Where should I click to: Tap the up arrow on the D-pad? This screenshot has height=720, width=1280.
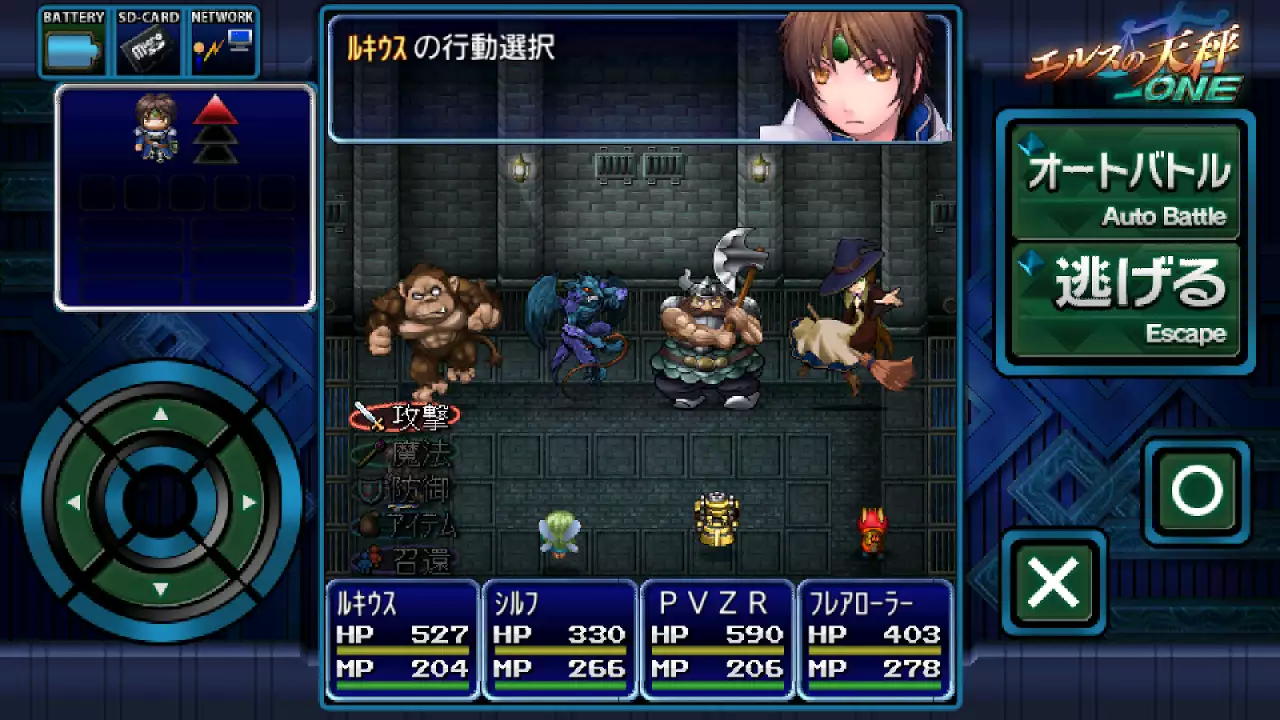161,415
